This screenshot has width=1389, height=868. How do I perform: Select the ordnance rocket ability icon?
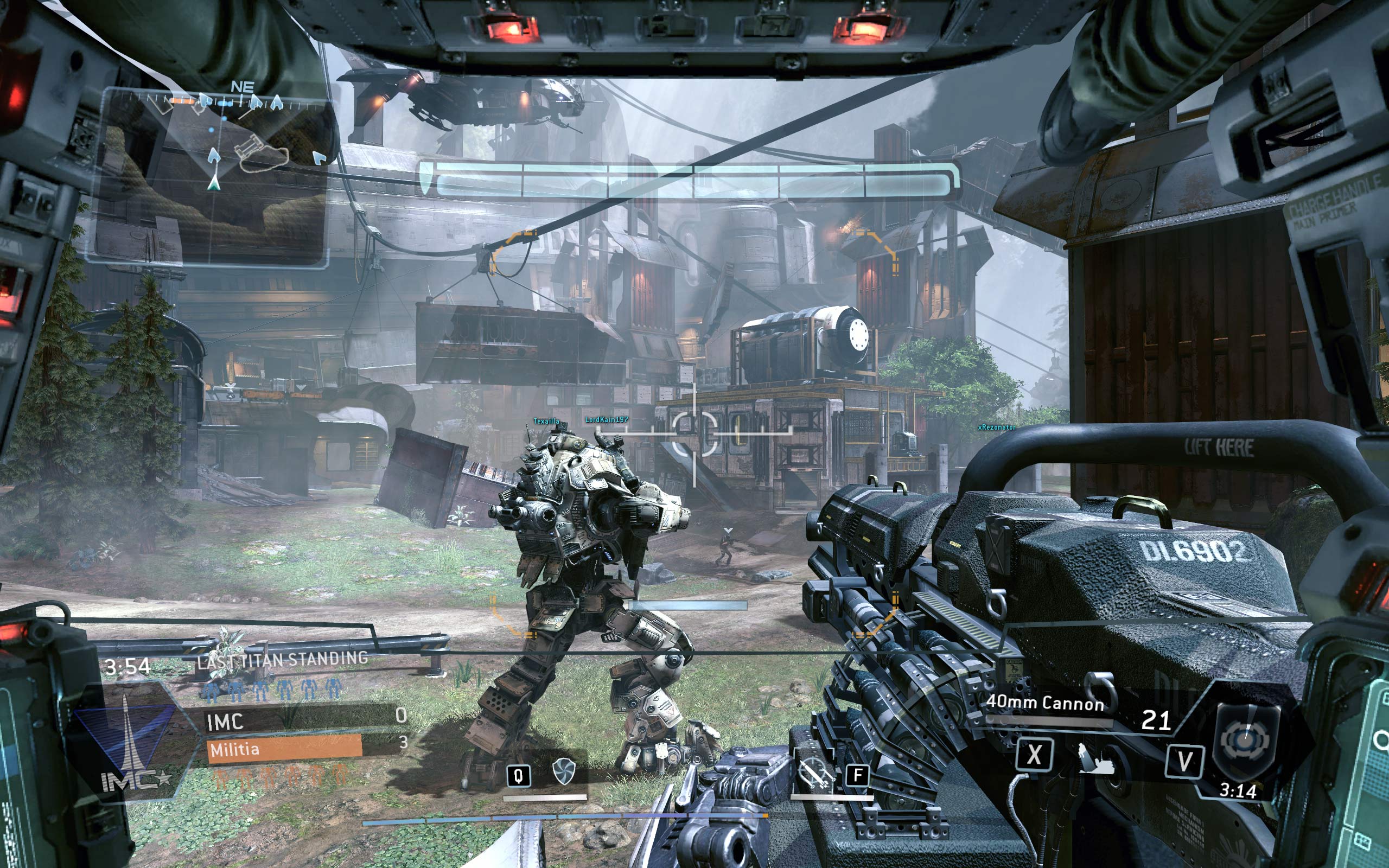coord(814,772)
